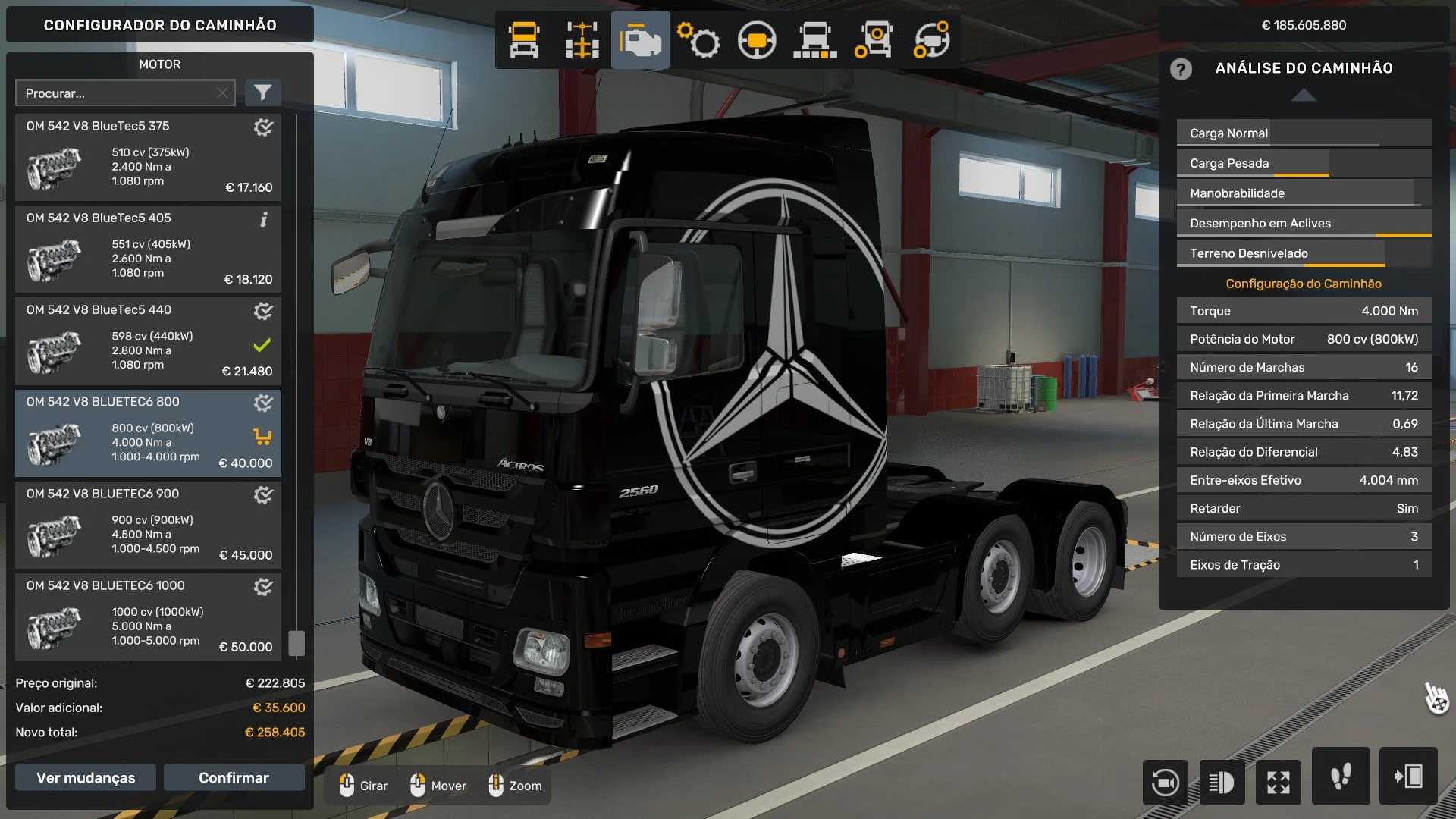The image size is (1456, 819).
Task: Toggle fullscreen view with the expand icon
Action: (1279, 782)
